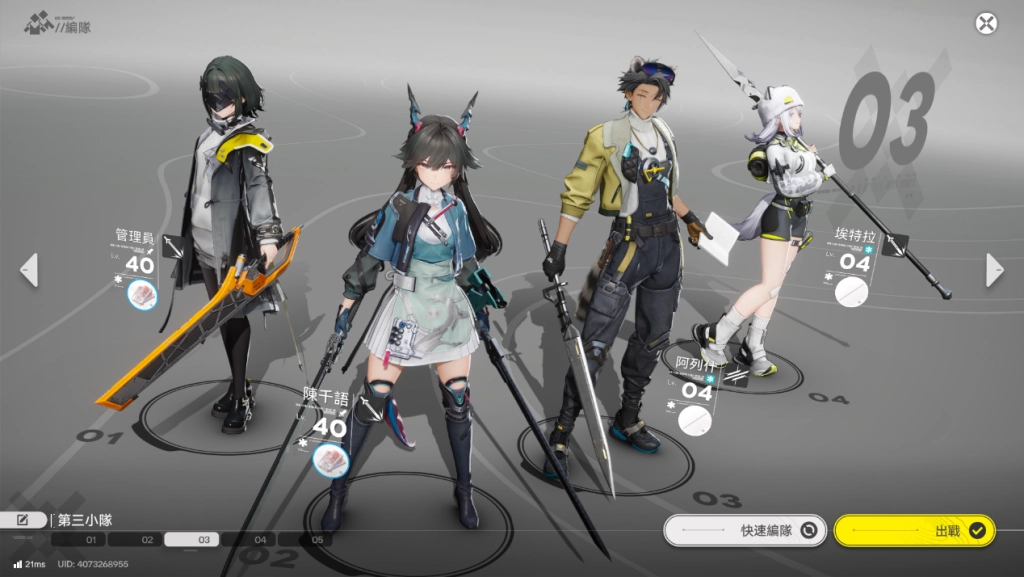
Task: Switch to squad tab 02
Action: (x=147, y=540)
